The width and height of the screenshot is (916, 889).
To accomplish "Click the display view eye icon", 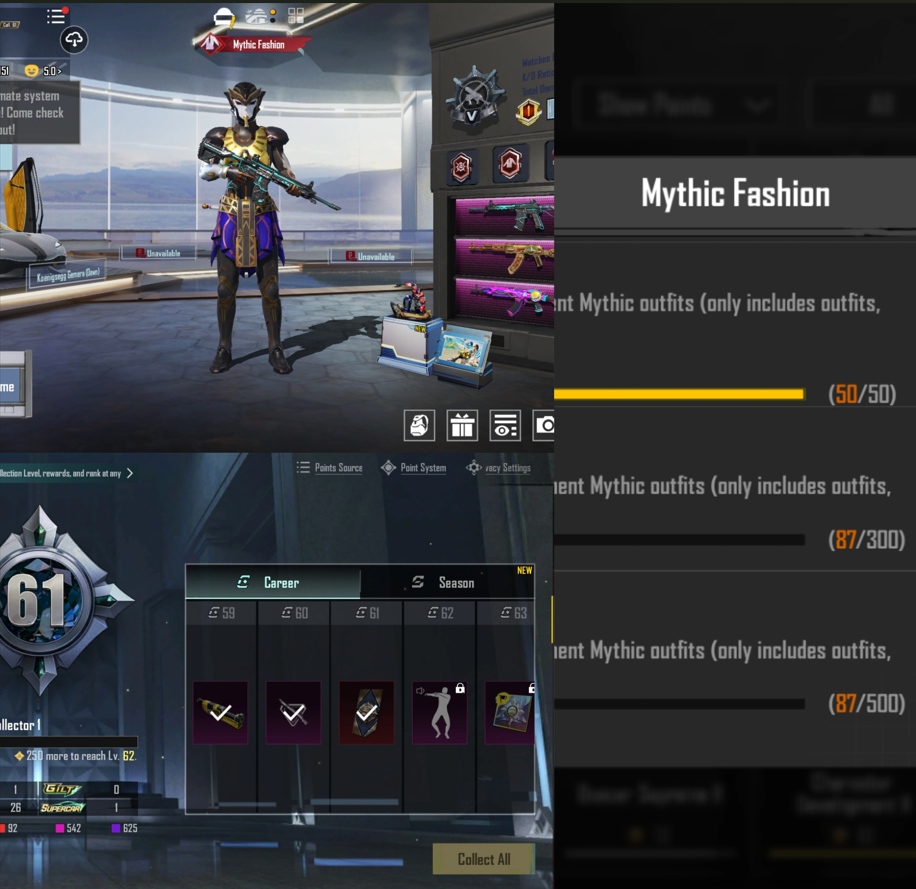I will coord(505,426).
